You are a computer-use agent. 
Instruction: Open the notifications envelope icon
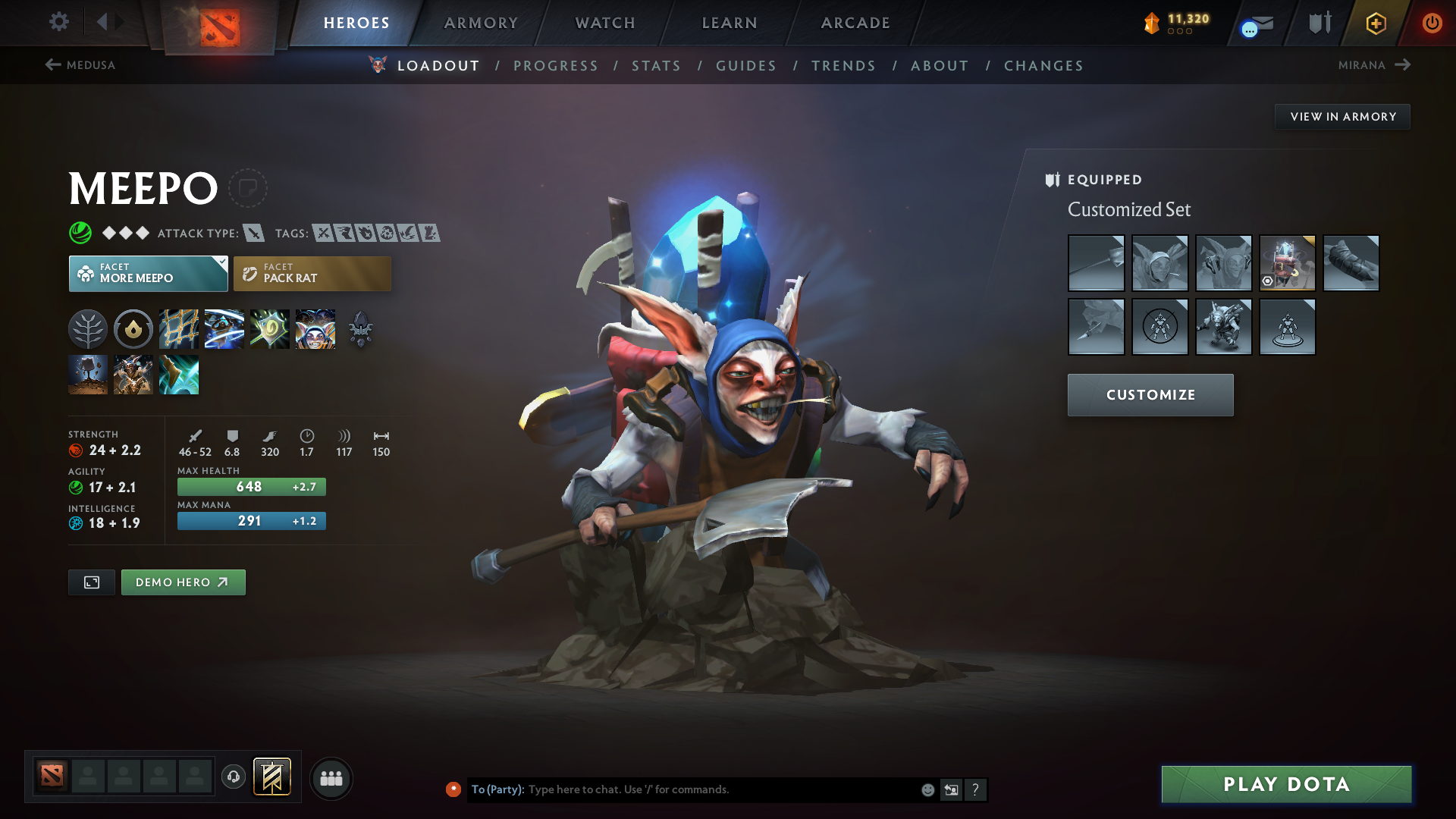(1255, 23)
